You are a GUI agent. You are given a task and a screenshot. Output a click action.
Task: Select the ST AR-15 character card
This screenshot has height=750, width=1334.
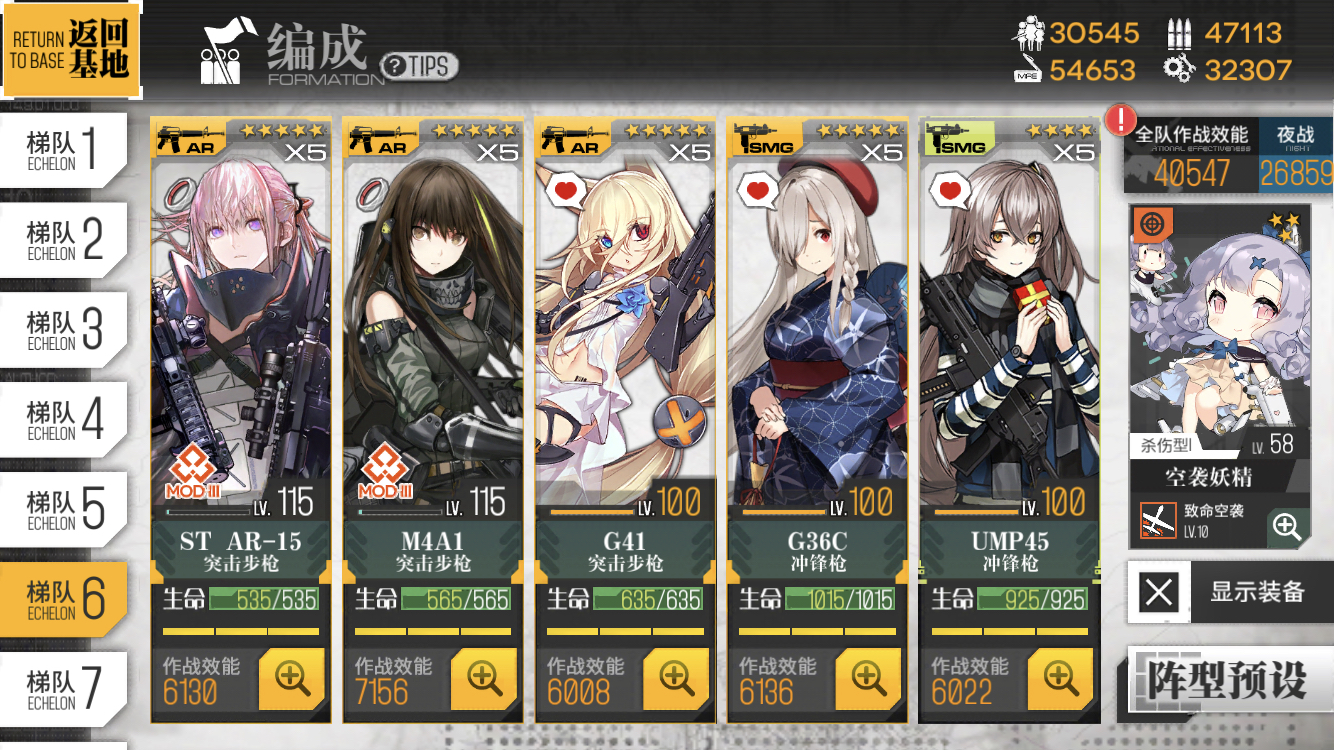[240, 330]
